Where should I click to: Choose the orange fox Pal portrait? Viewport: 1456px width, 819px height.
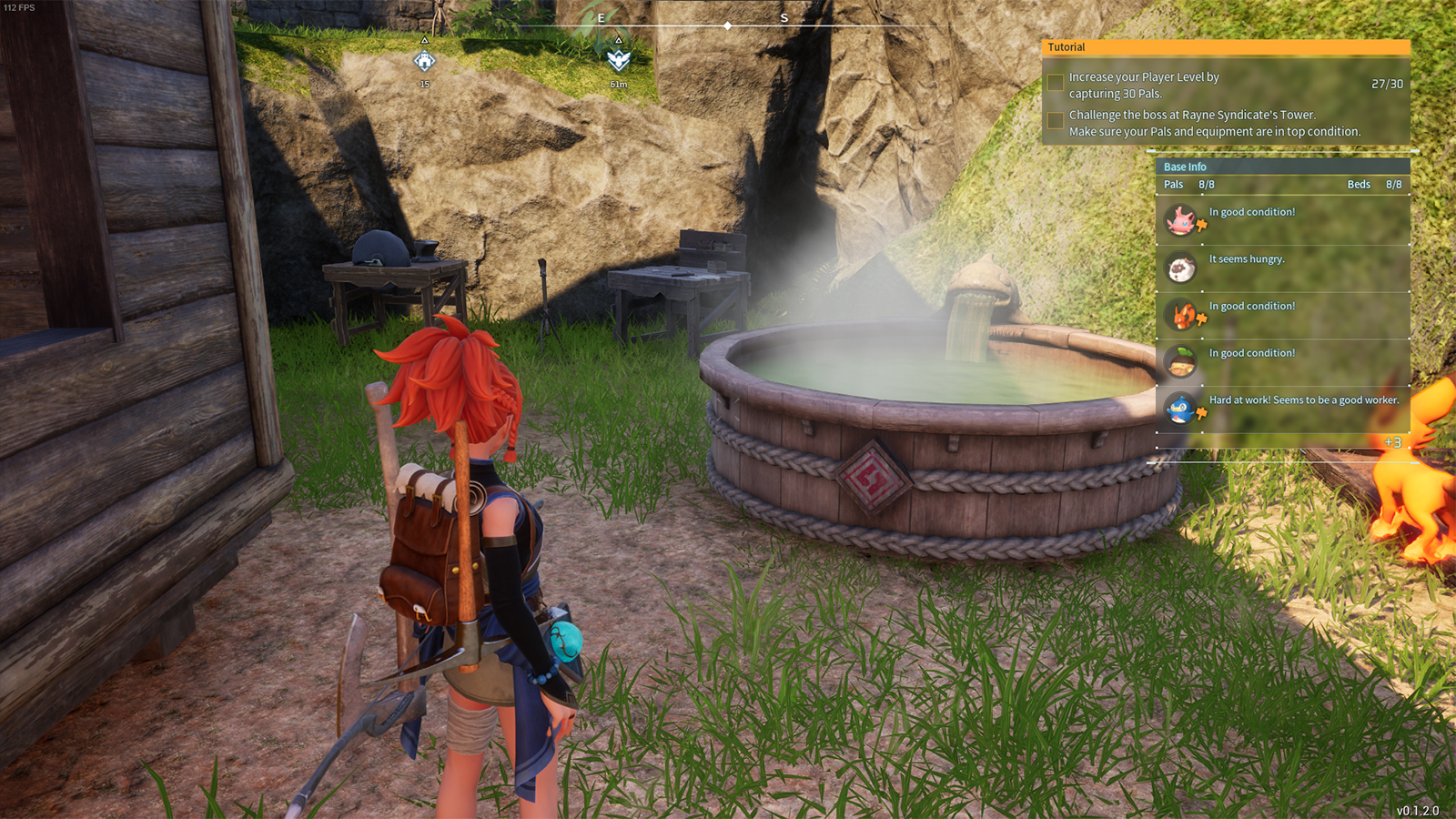1181,315
